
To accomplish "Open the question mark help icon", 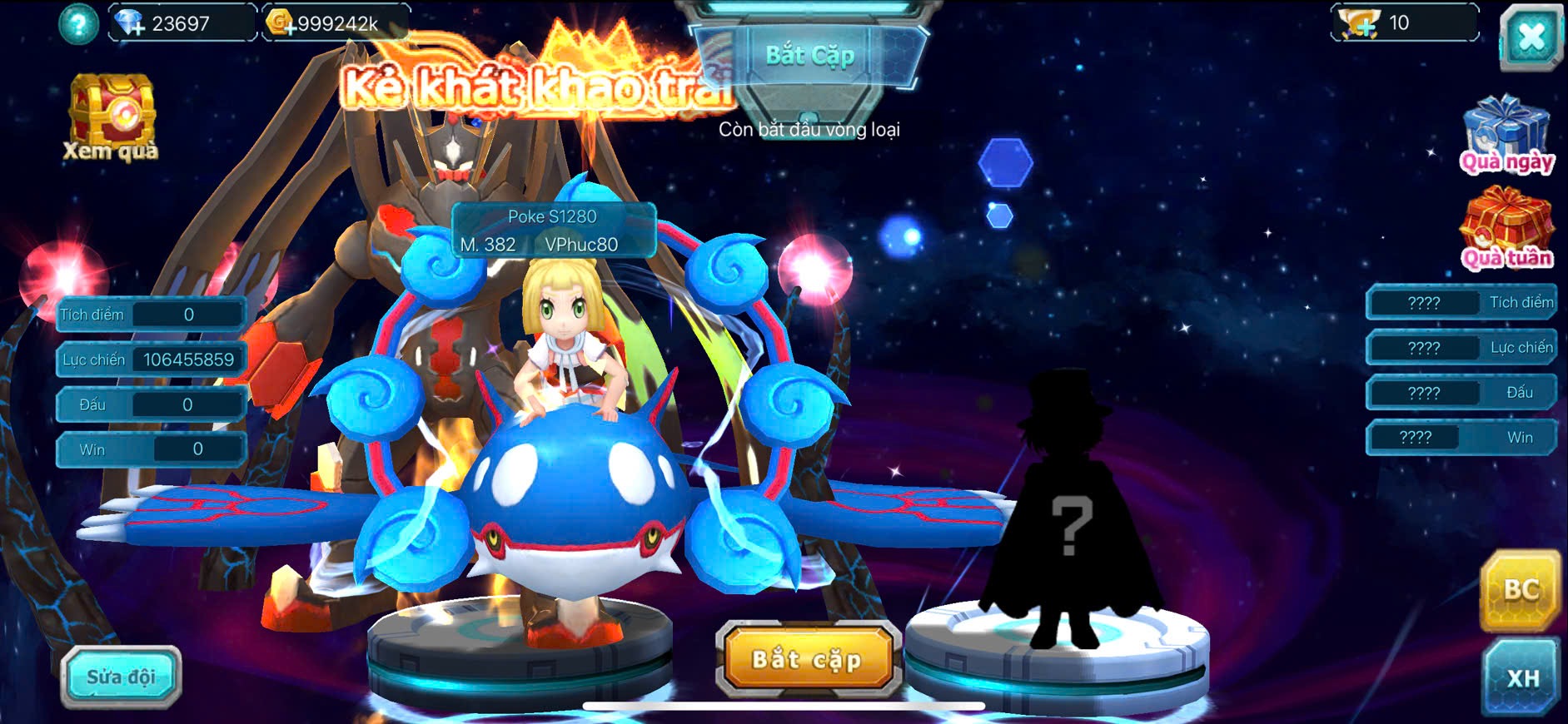I will (x=78, y=24).
